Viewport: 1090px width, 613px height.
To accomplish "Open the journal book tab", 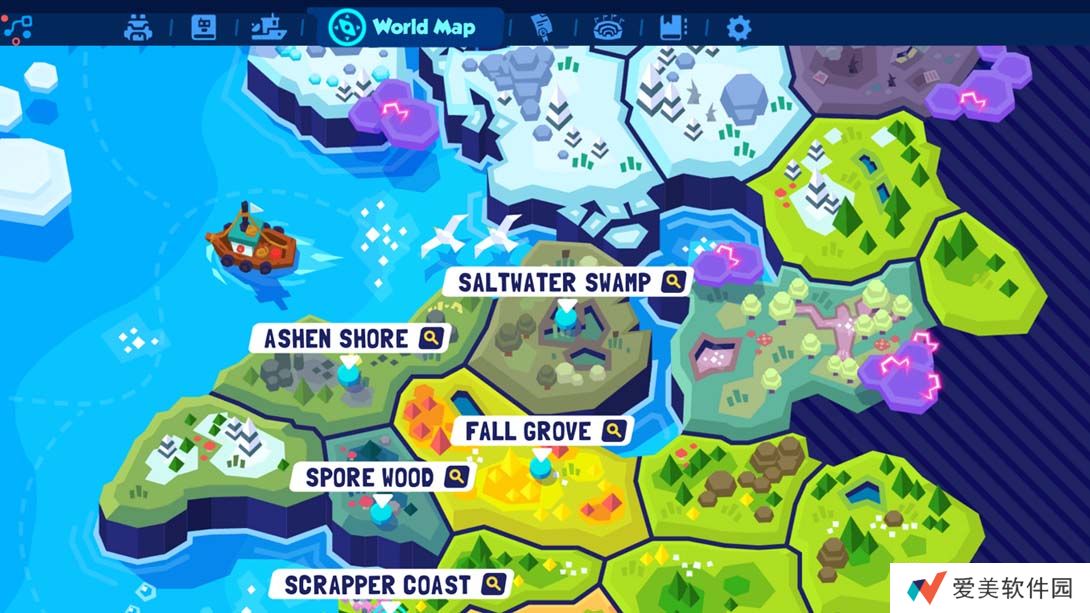I will click(x=673, y=27).
